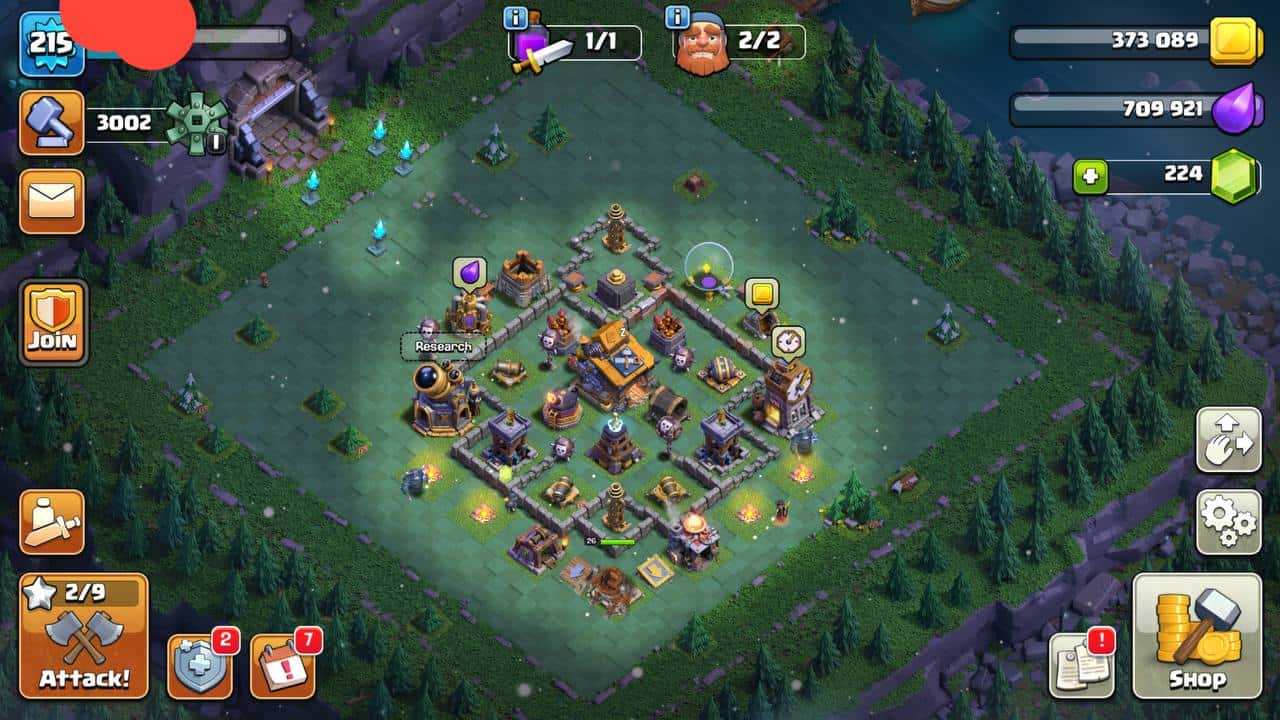The width and height of the screenshot is (1280, 720).
Task: Open the Shop menu
Action: click(1196, 636)
